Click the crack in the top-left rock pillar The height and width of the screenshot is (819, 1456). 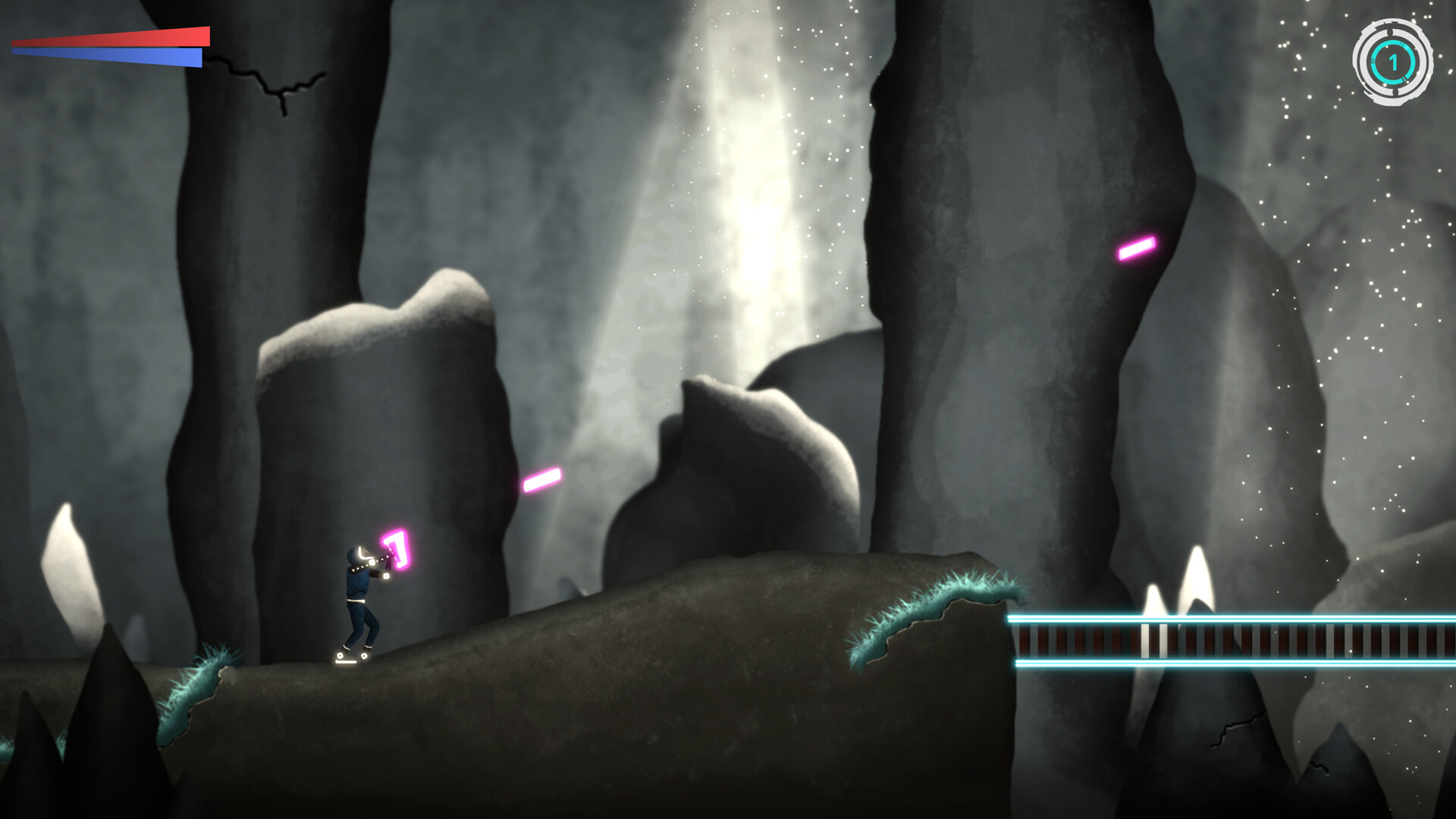pyautogui.click(x=281, y=83)
